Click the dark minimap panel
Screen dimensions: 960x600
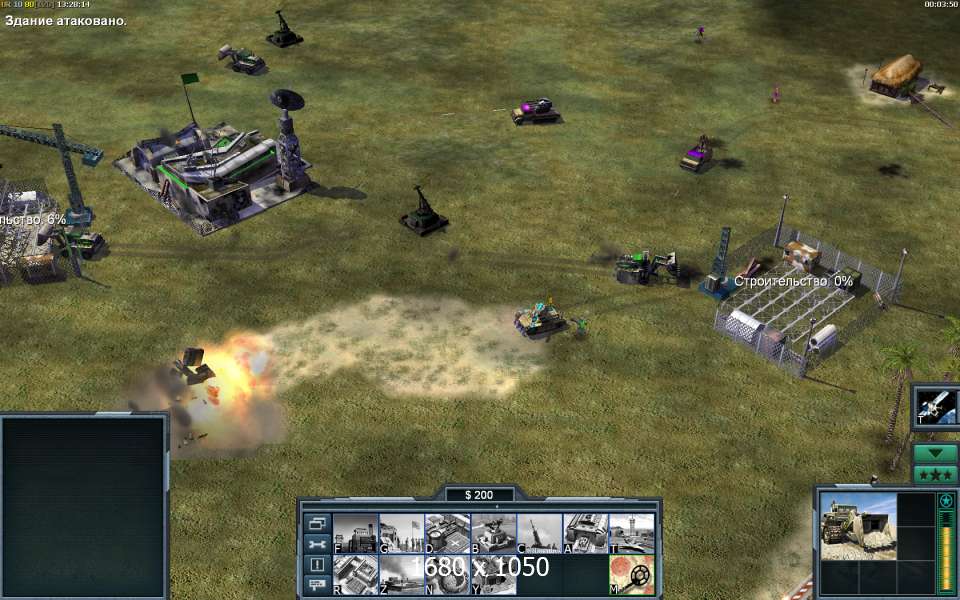tap(83, 507)
